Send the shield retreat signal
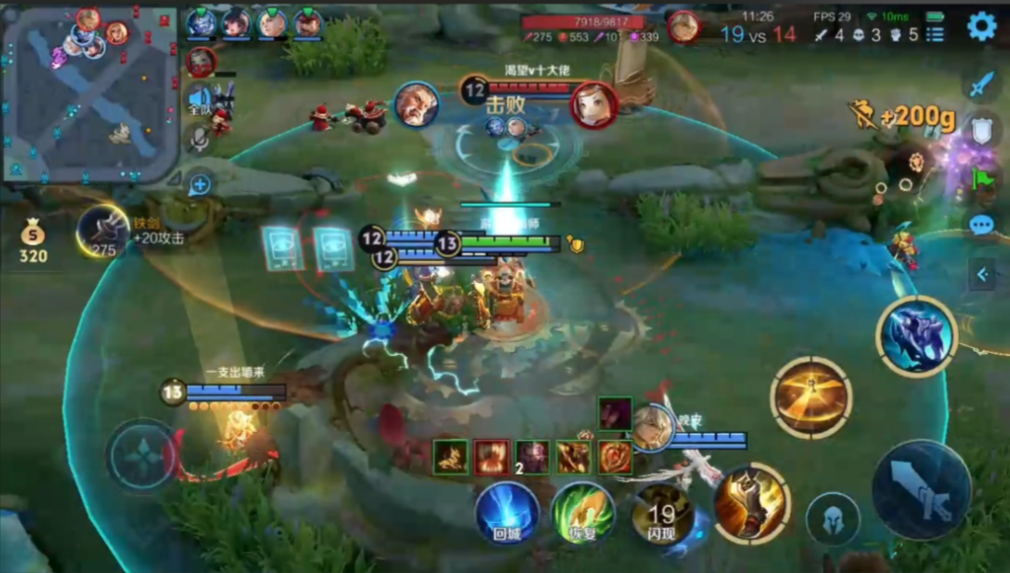Screen dimensions: 1010x573 tap(982, 130)
